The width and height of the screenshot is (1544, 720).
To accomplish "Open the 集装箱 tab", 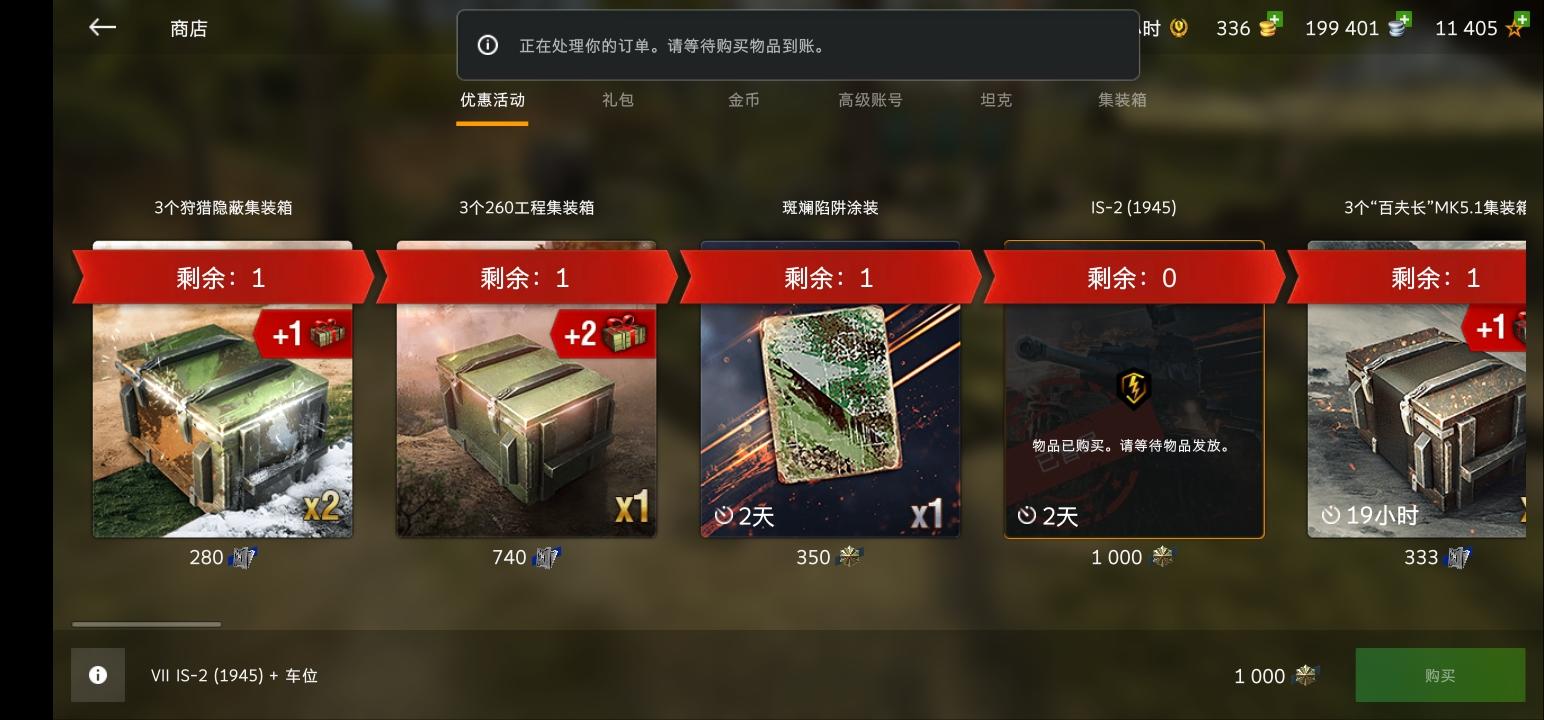I will pyautogui.click(x=1120, y=100).
